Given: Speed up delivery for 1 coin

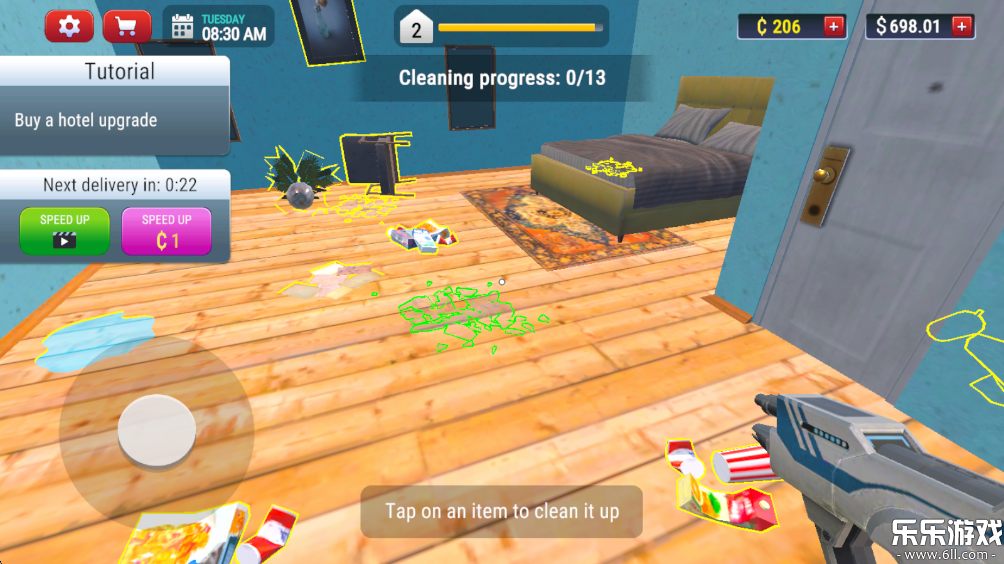Looking at the screenshot, I should tap(166, 231).
